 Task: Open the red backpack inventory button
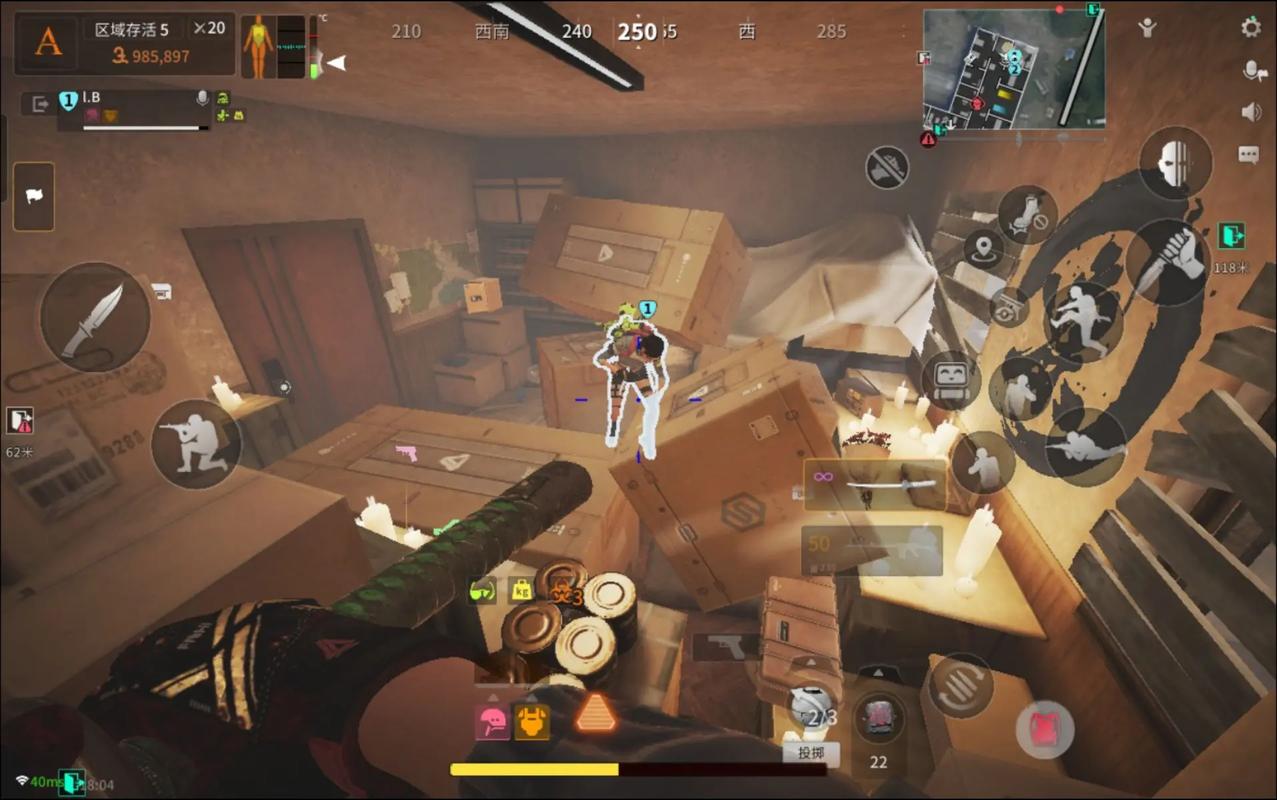(x=1045, y=728)
